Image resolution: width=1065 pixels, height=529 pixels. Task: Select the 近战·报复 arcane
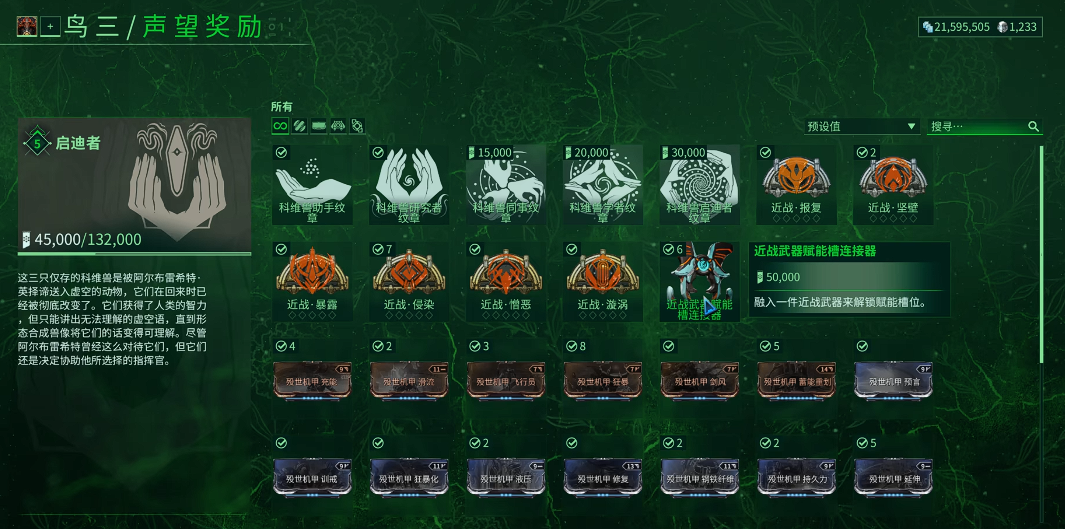click(x=796, y=184)
